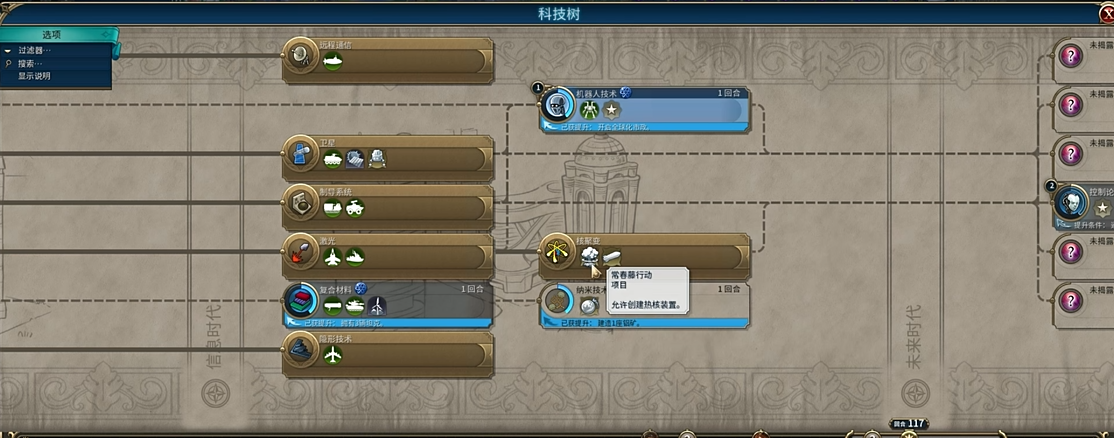This screenshot has height=438, width=1114.
Task: Click the wind turbine unlock icon in 复合材料
Action: (377, 306)
